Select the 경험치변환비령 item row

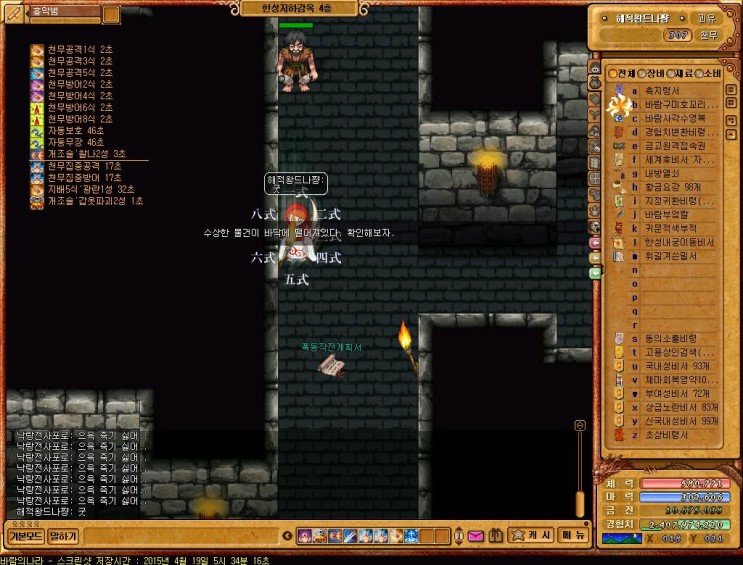678,131
